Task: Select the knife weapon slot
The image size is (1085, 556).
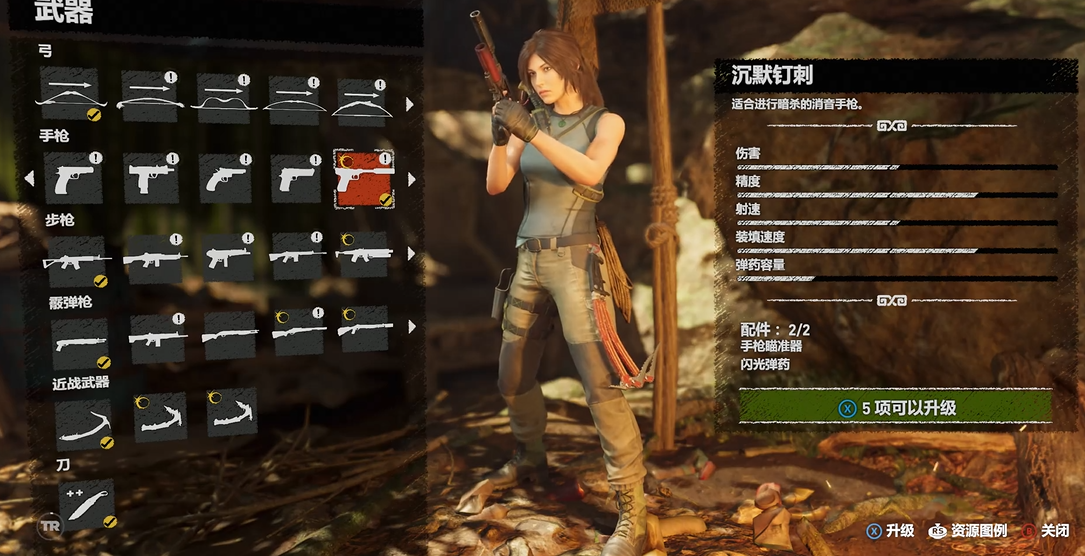Action: pyautogui.click(x=87, y=502)
